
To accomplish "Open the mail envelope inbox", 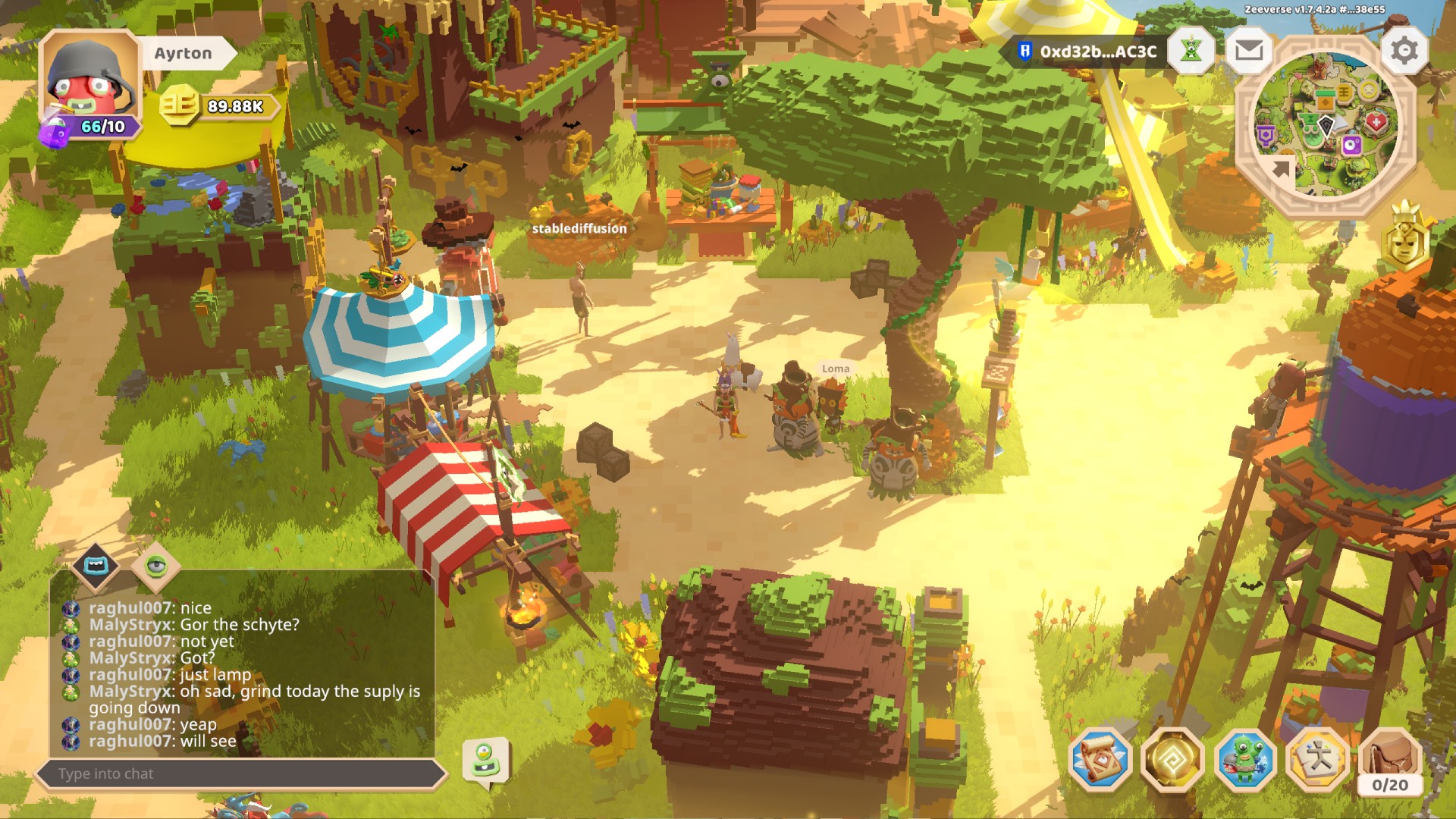I will pyautogui.click(x=1248, y=51).
